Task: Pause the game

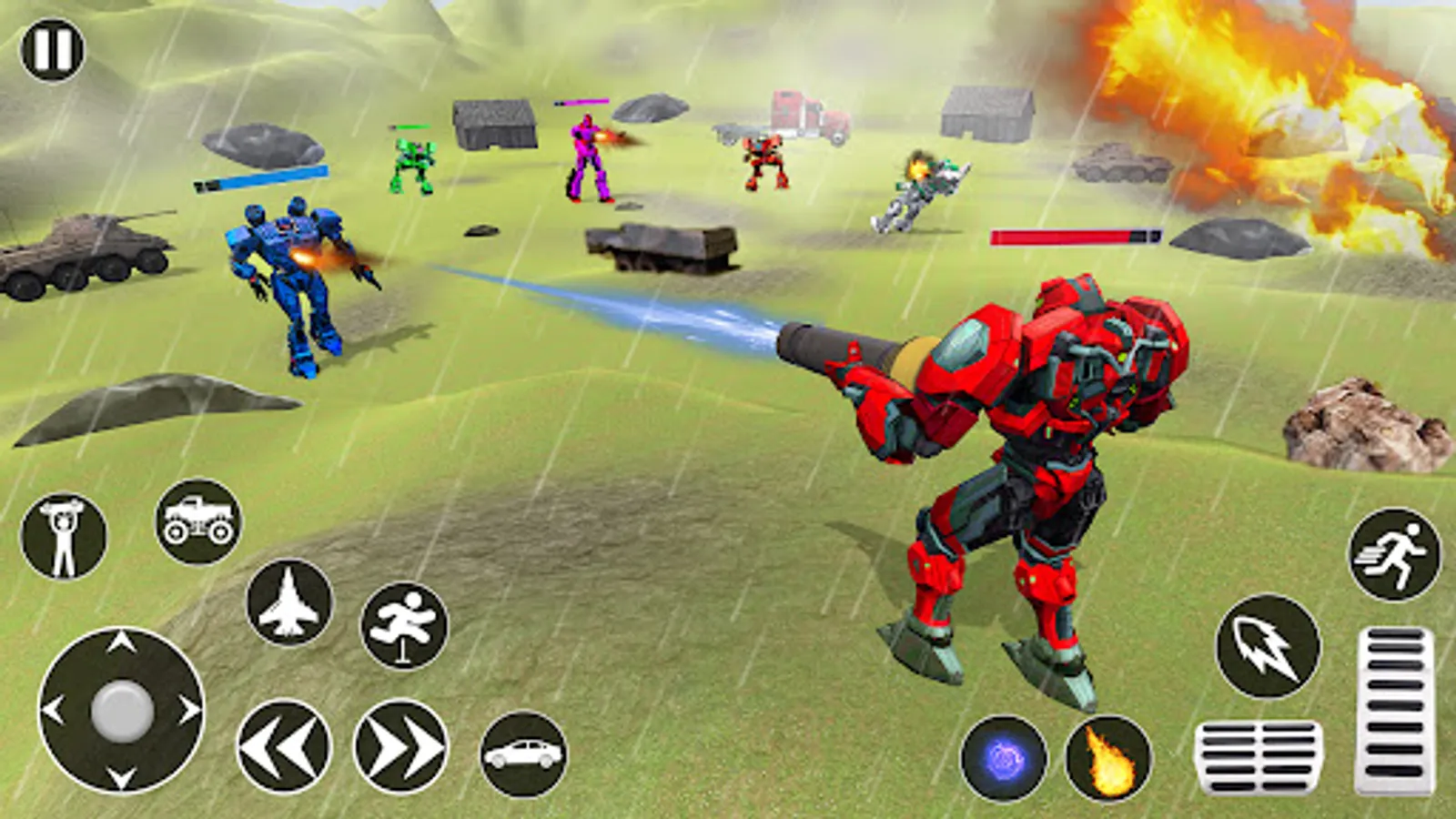Action: pyautogui.click(x=52, y=52)
